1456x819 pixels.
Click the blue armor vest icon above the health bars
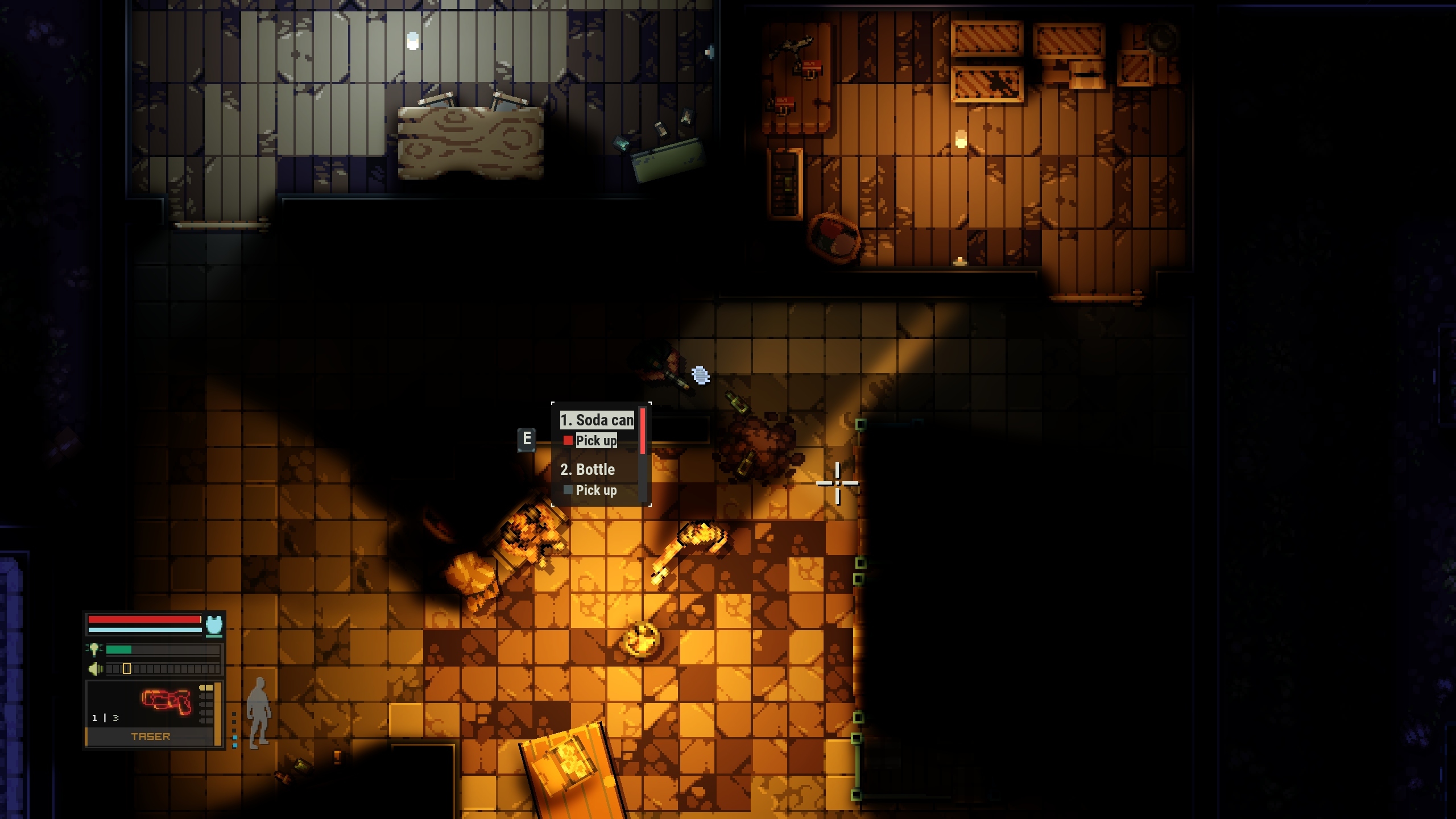pos(214,624)
